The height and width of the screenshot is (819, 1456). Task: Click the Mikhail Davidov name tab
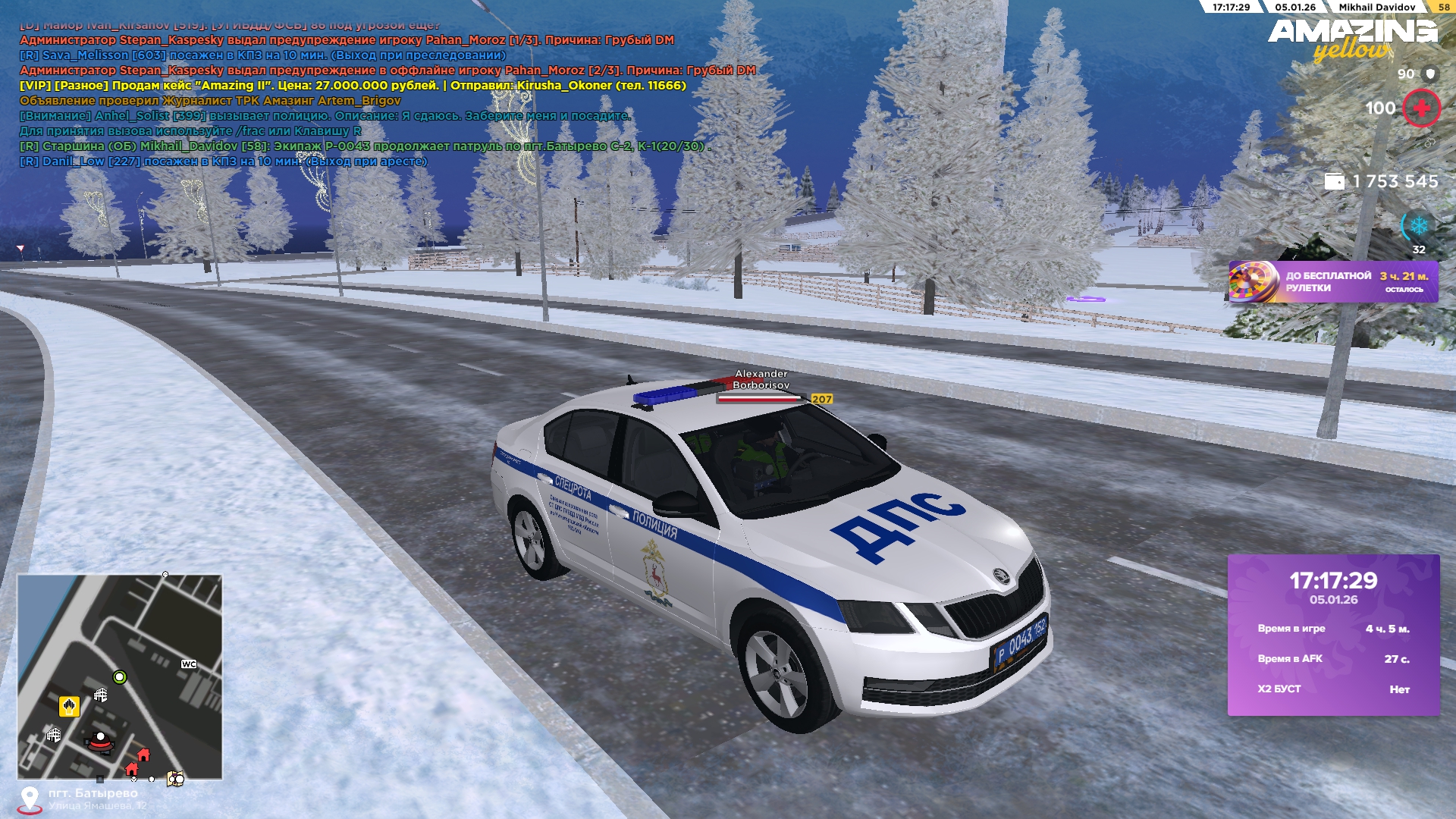(1376, 7)
